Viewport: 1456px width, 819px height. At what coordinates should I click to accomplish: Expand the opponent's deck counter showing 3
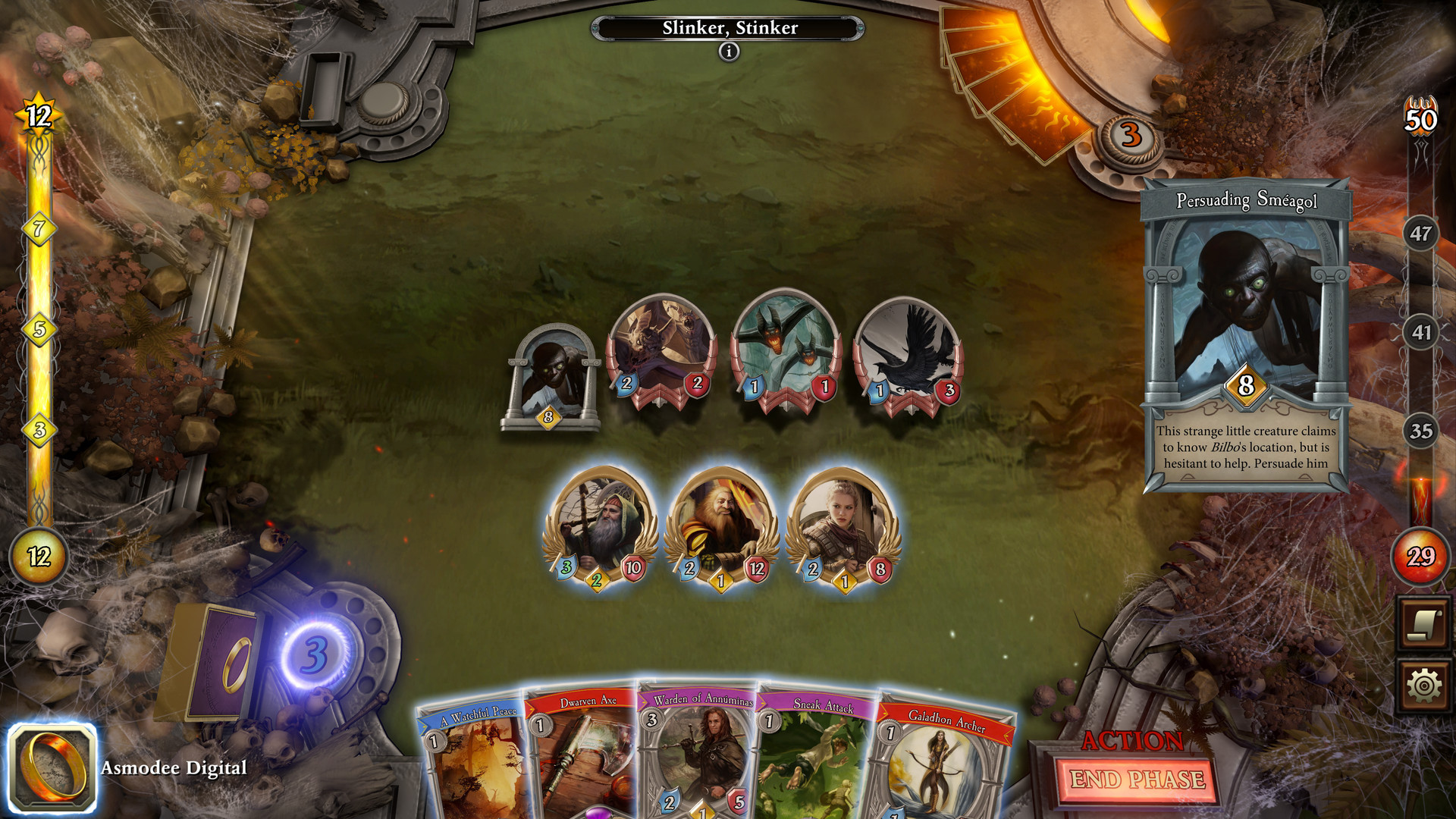1128,136
